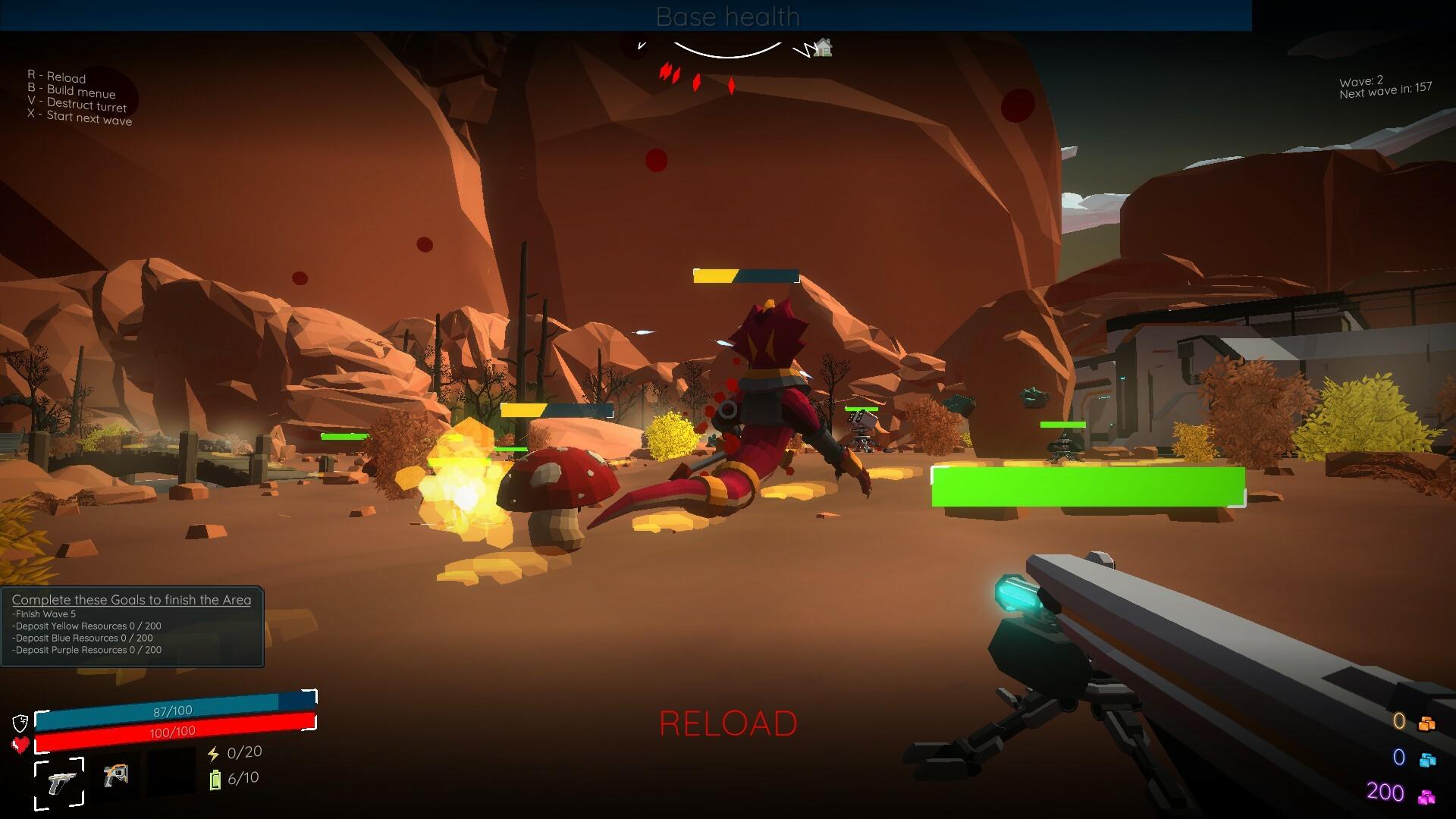Screen dimensions: 1456x819
Task: Select the Destruct turret keybind entry
Action: (x=77, y=105)
